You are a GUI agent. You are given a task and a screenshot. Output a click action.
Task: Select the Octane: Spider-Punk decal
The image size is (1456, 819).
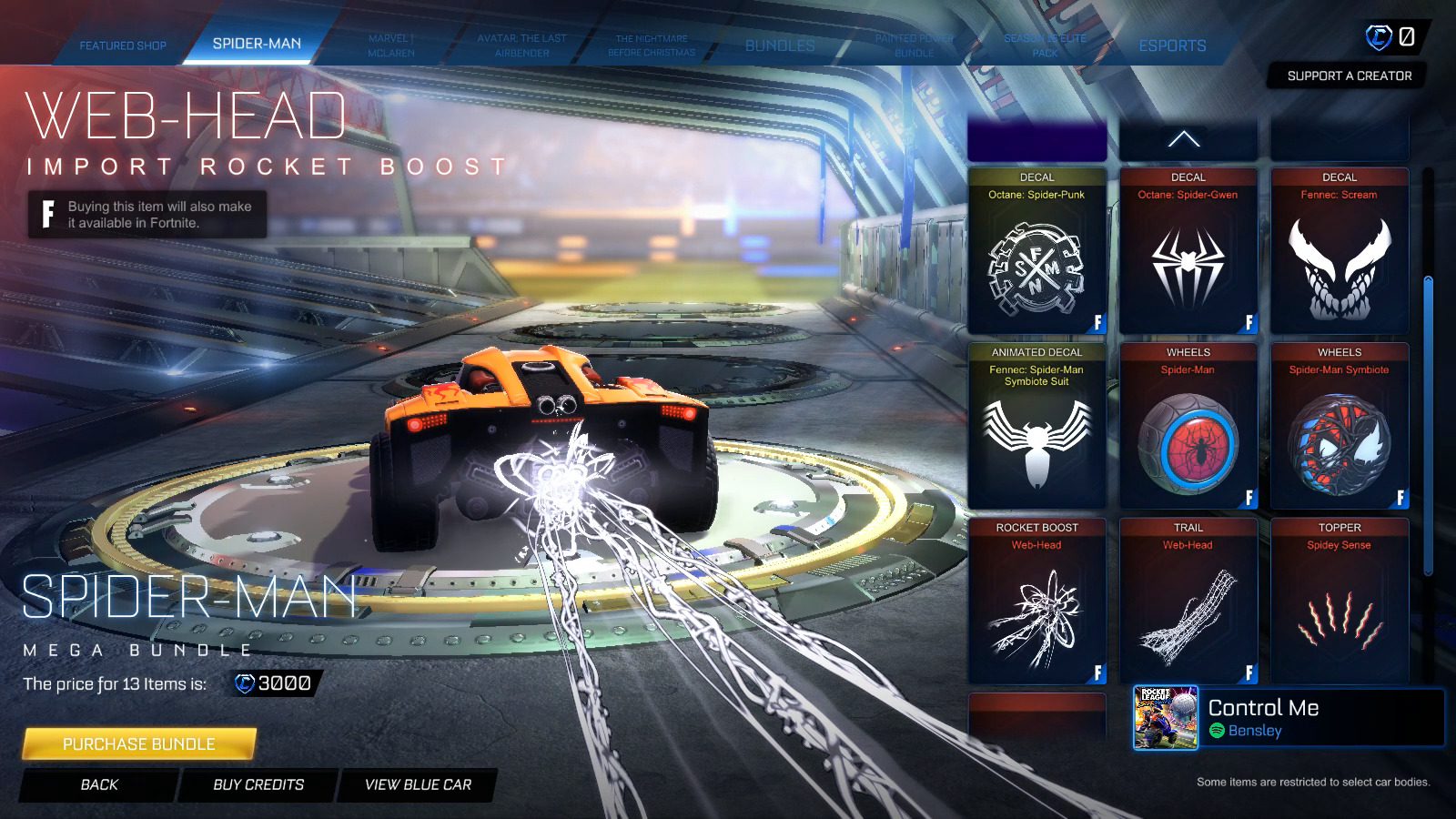(x=1036, y=252)
